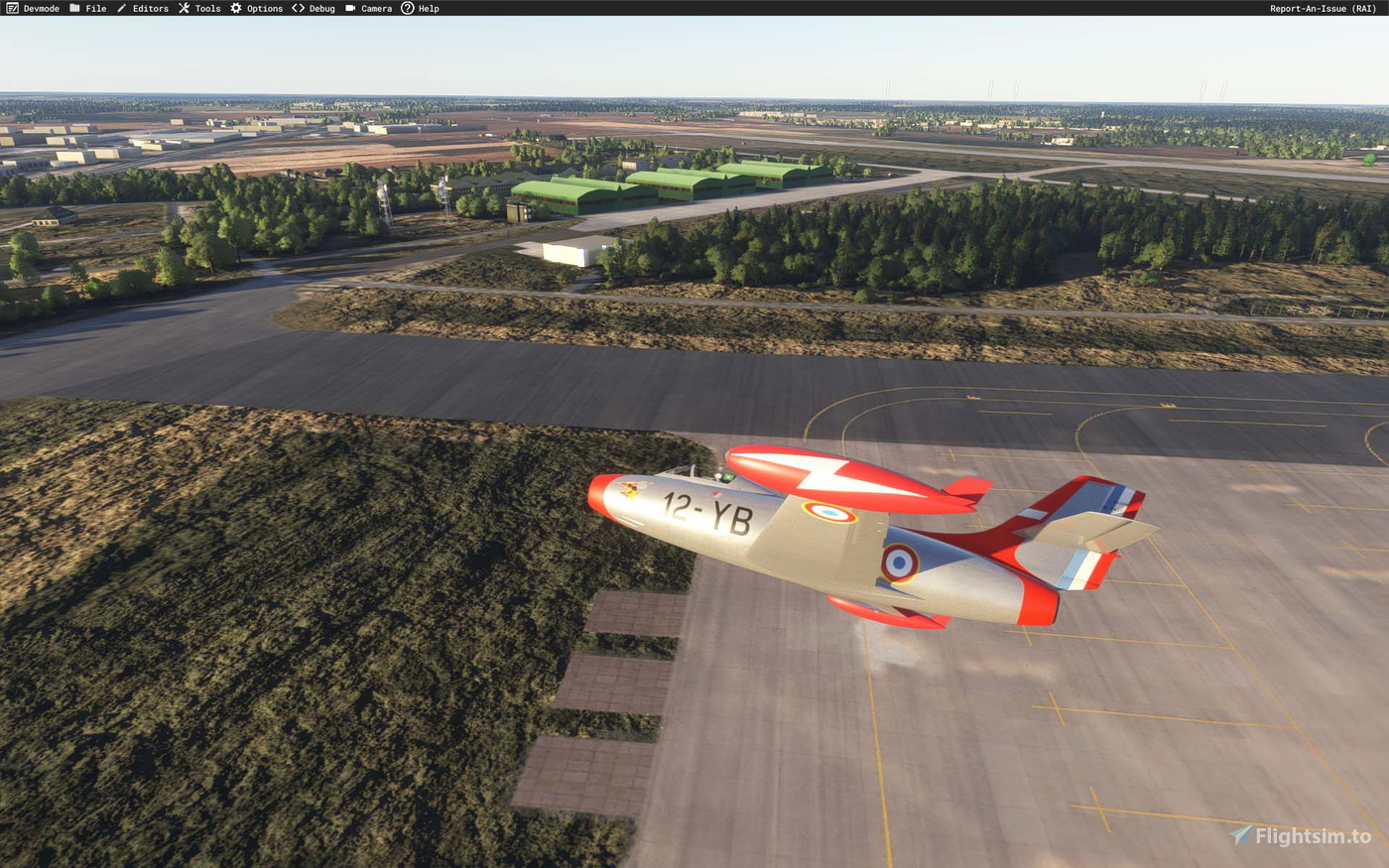1389x868 pixels.
Task: Expand the Options menu
Action: [263, 8]
